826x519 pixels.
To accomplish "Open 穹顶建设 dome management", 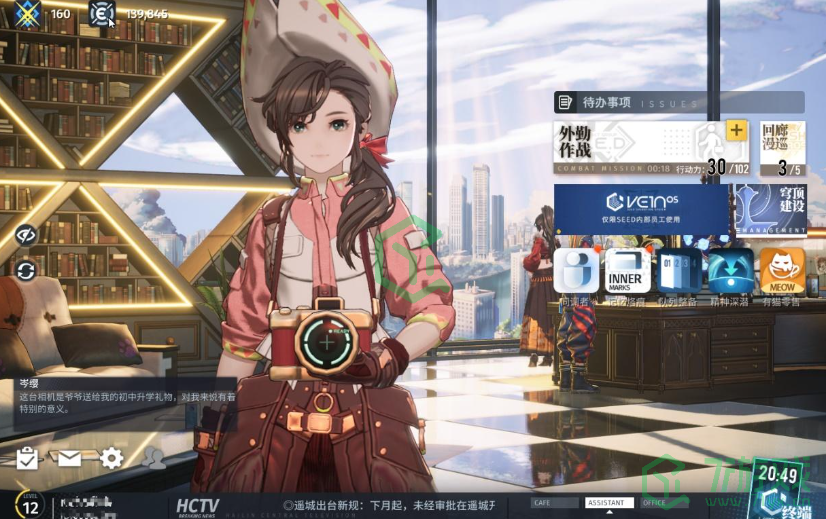I will coord(772,209).
